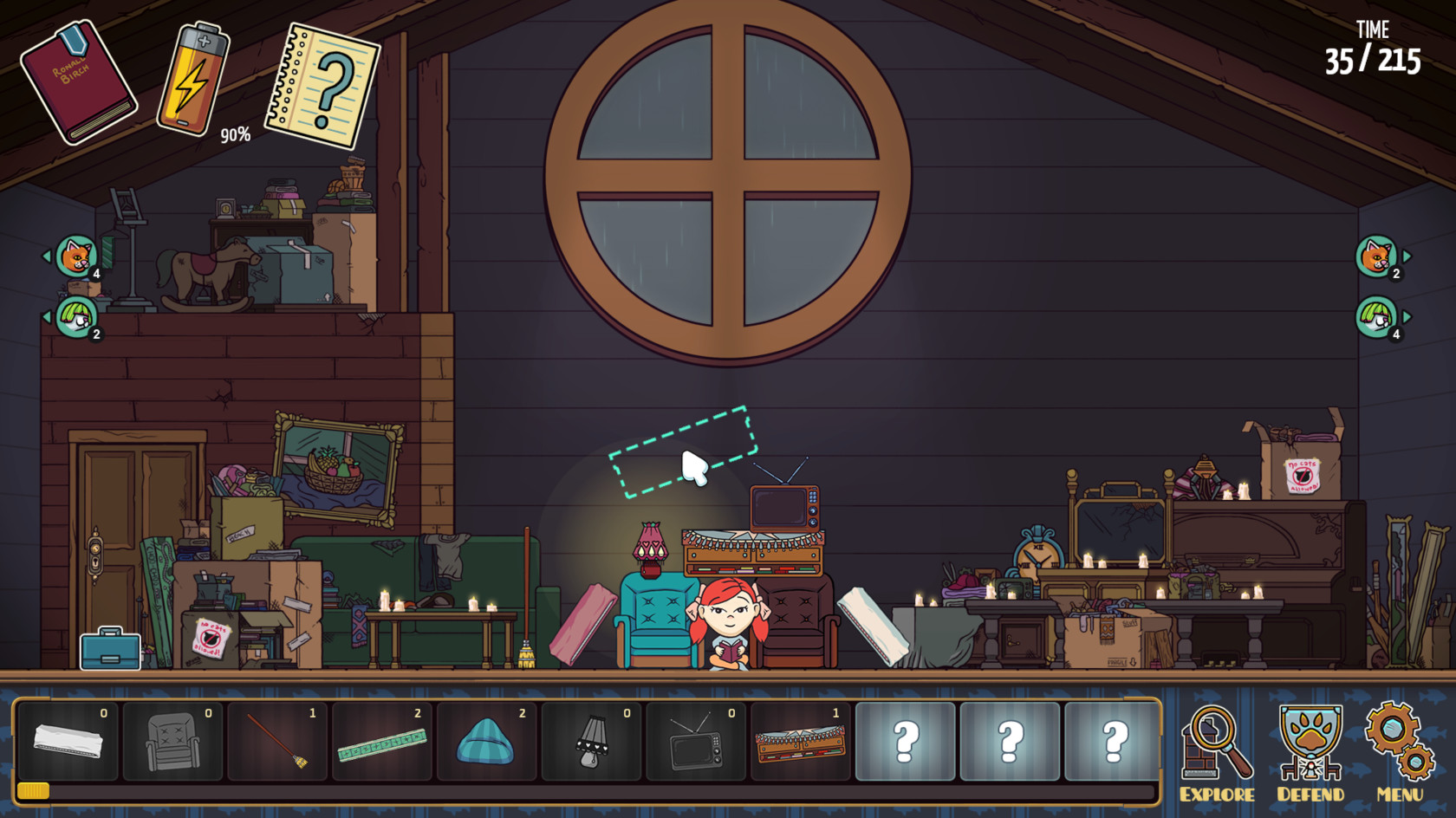Open the Menu gears icon
The image size is (1456, 818).
[1399, 741]
